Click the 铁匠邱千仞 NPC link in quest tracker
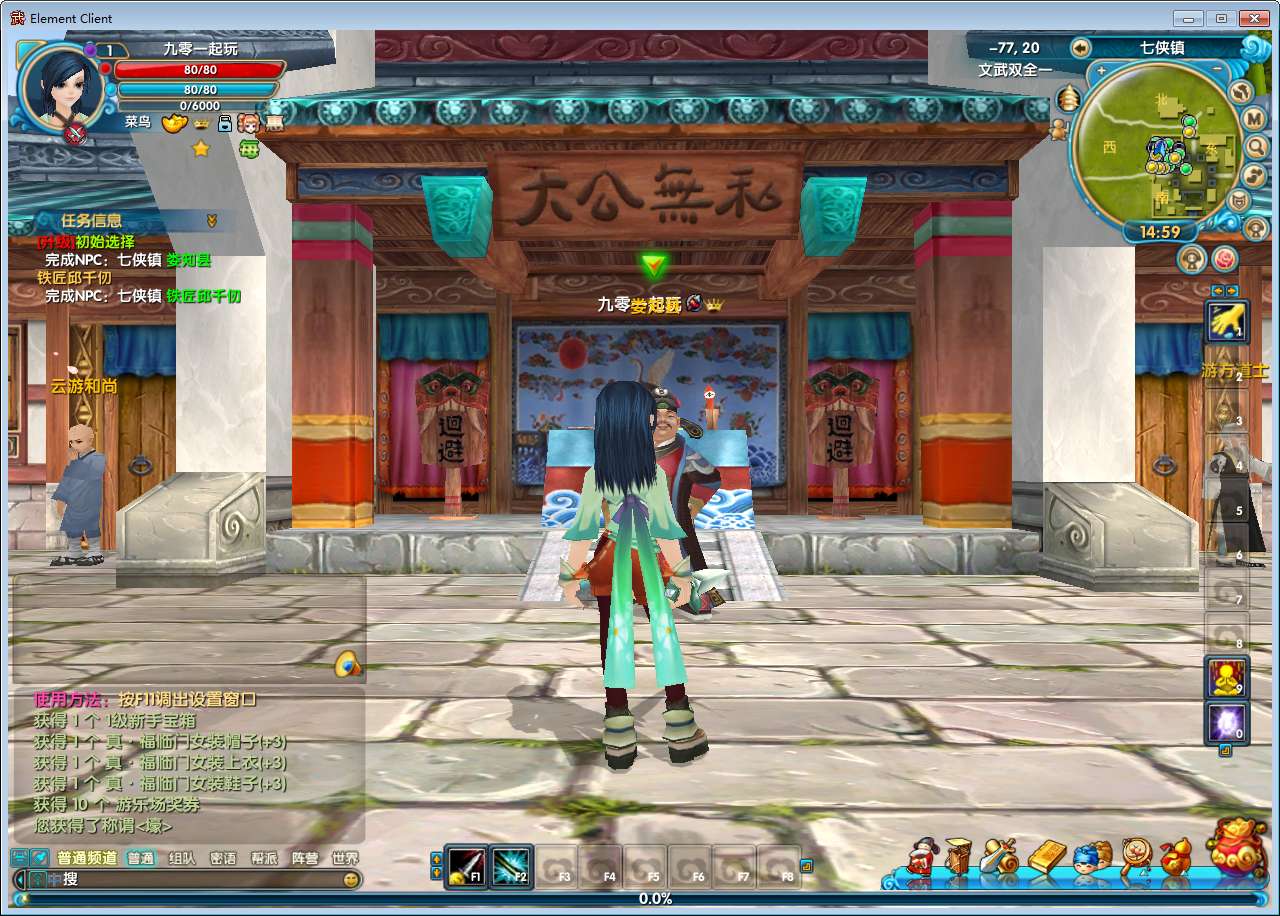Viewport: 1280px width, 916px height. [204, 297]
